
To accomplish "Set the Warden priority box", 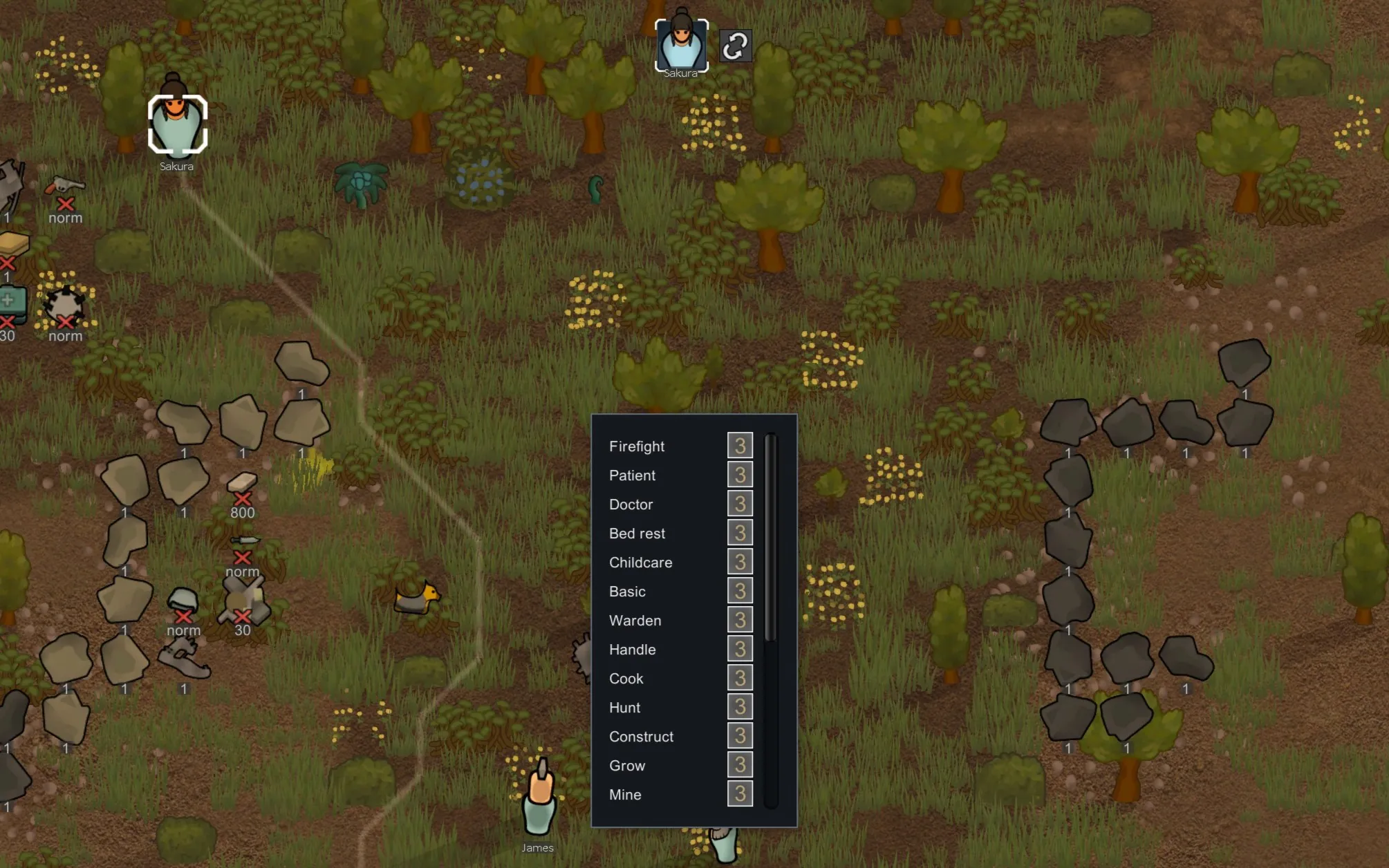I will (740, 620).
